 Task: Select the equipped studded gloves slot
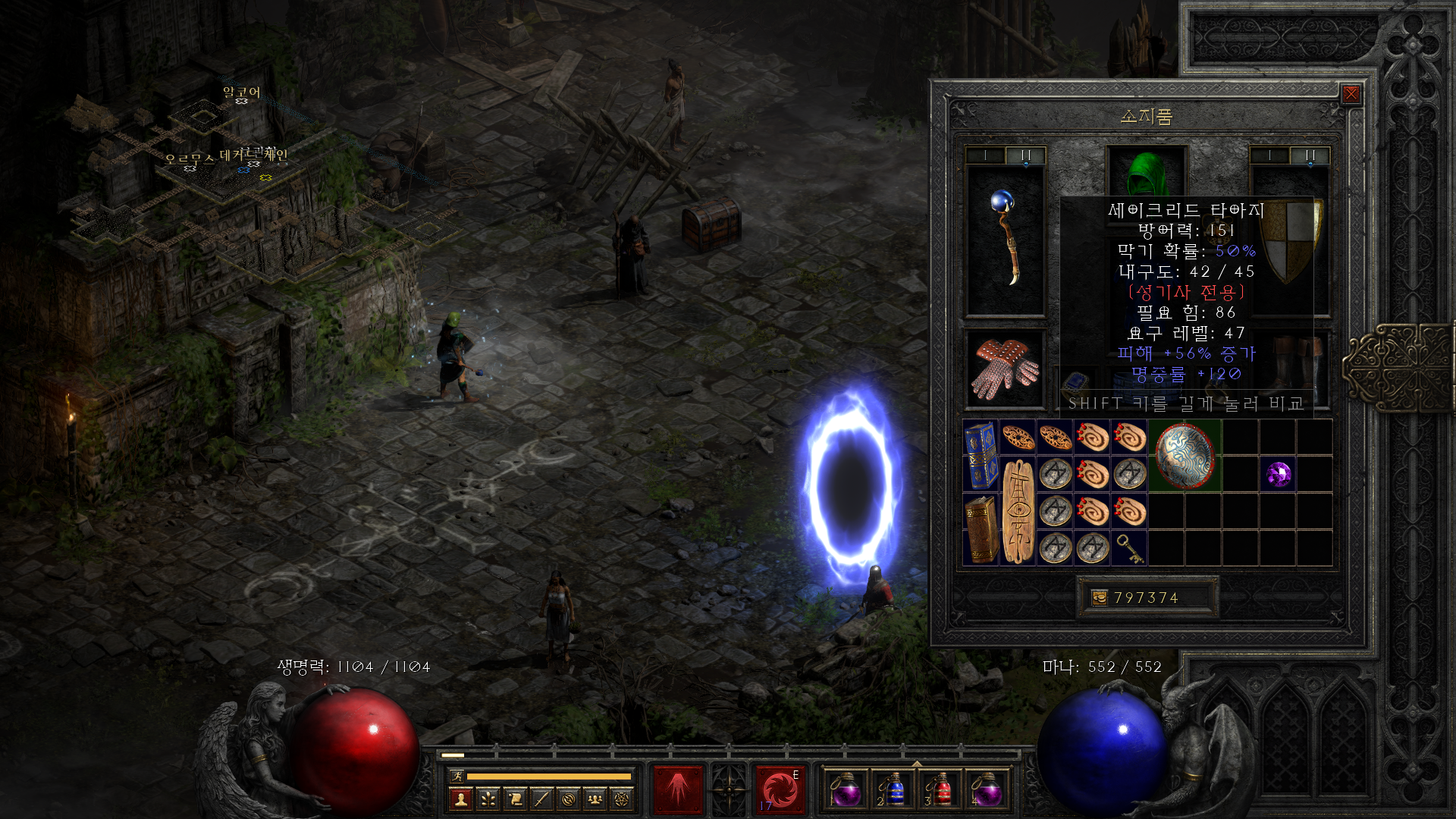click(1006, 369)
